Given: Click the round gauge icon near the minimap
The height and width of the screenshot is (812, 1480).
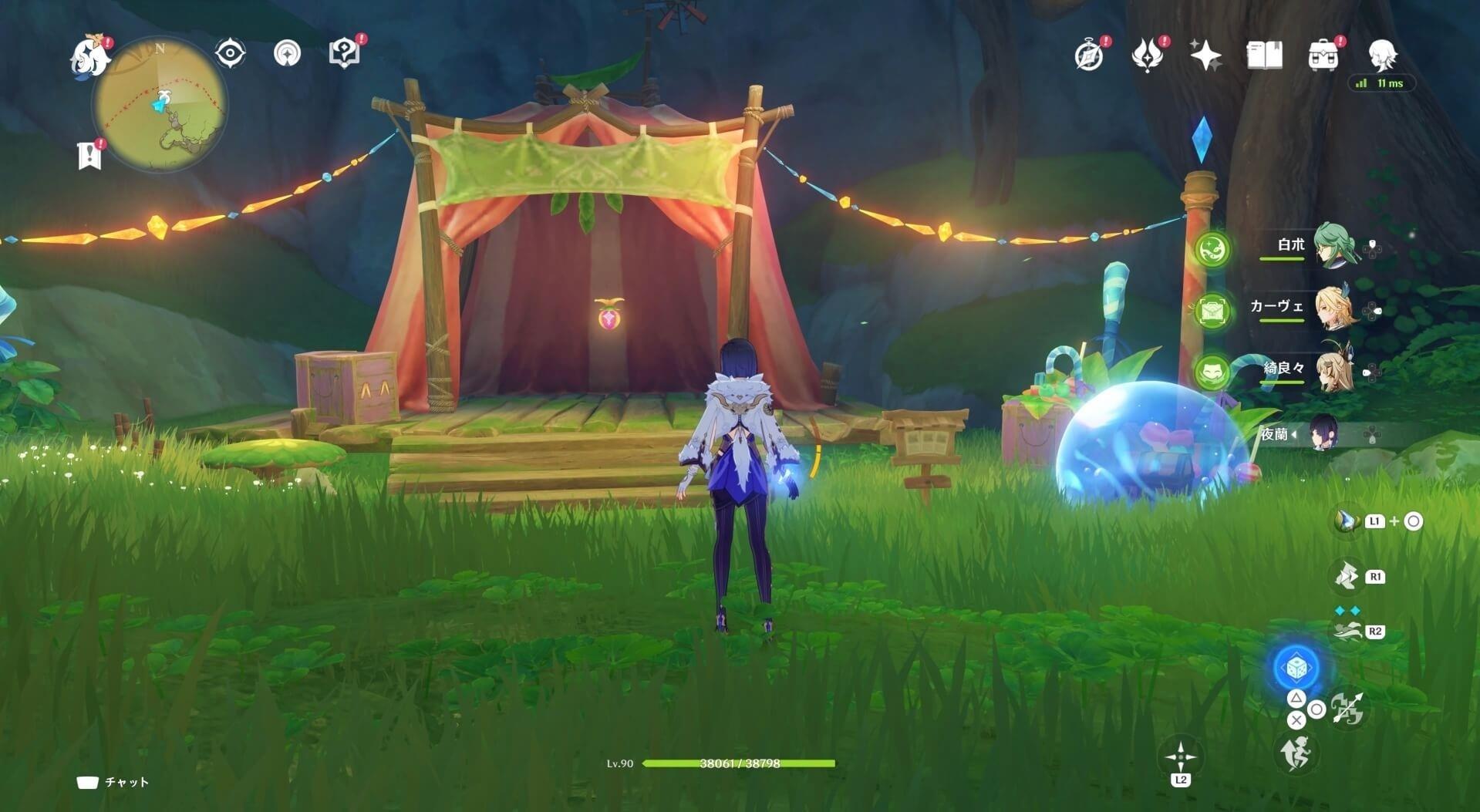Looking at the screenshot, I should 288,53.
